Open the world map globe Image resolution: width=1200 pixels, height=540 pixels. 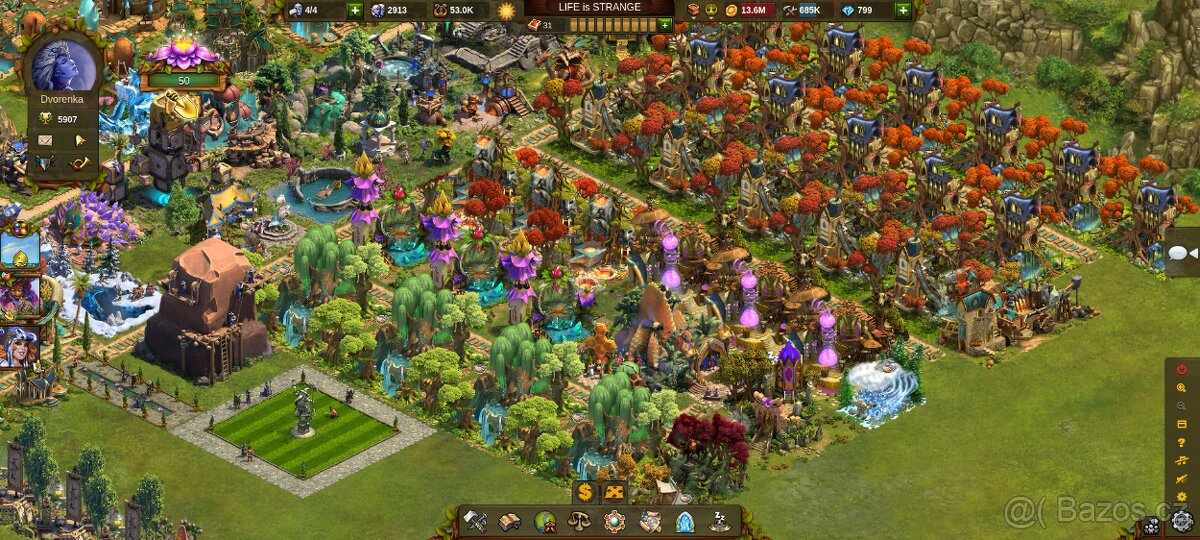(x=545, y=521)
